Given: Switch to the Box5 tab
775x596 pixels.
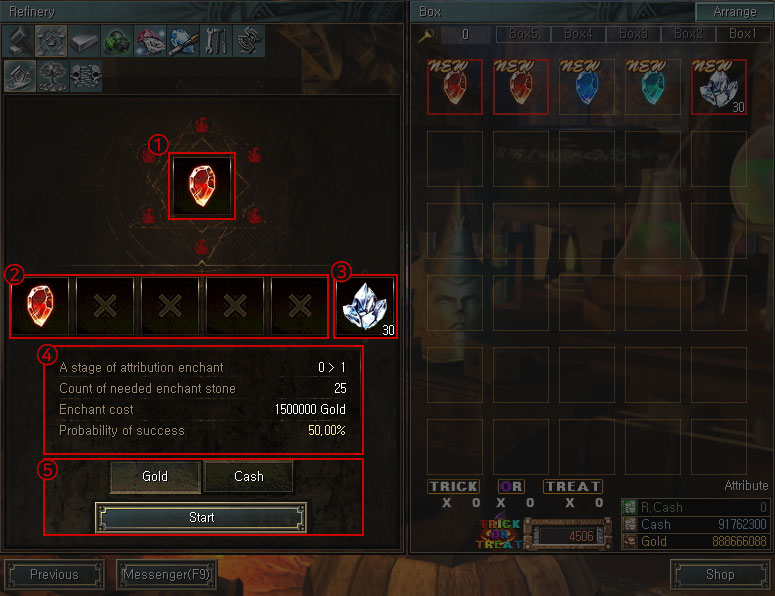Looking at the screenshot, I should click(x=523, y=34).
